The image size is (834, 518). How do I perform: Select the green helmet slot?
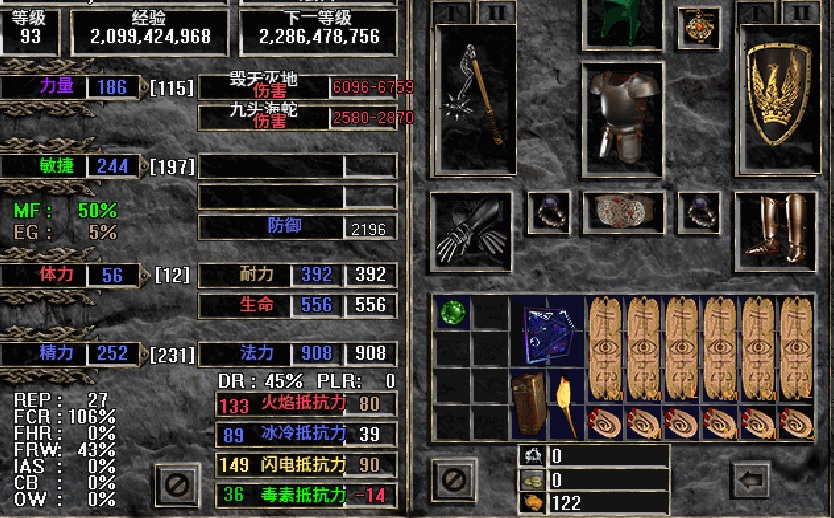coord(624,22)
